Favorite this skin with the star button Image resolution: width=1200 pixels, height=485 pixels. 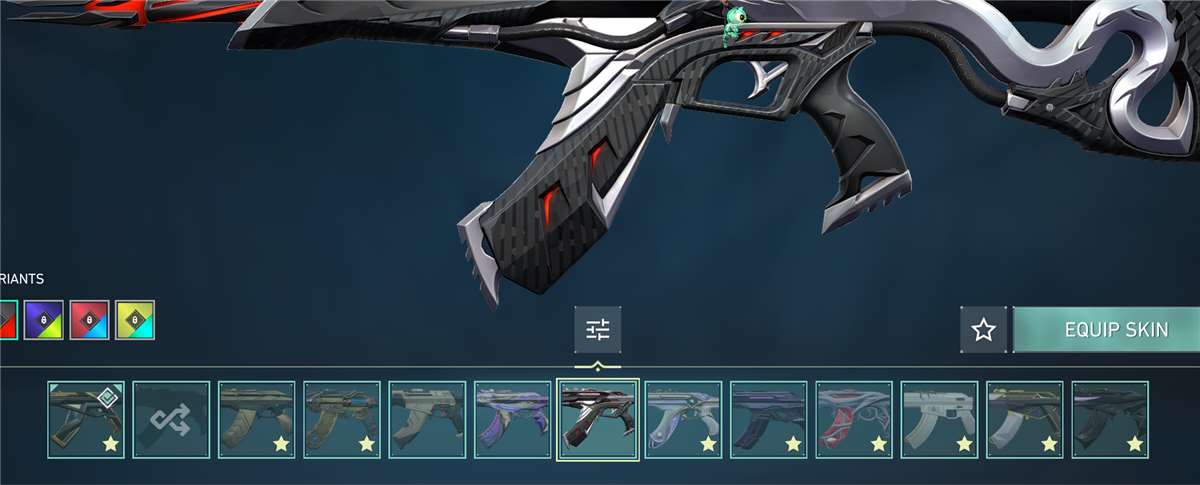click(984, 330)
